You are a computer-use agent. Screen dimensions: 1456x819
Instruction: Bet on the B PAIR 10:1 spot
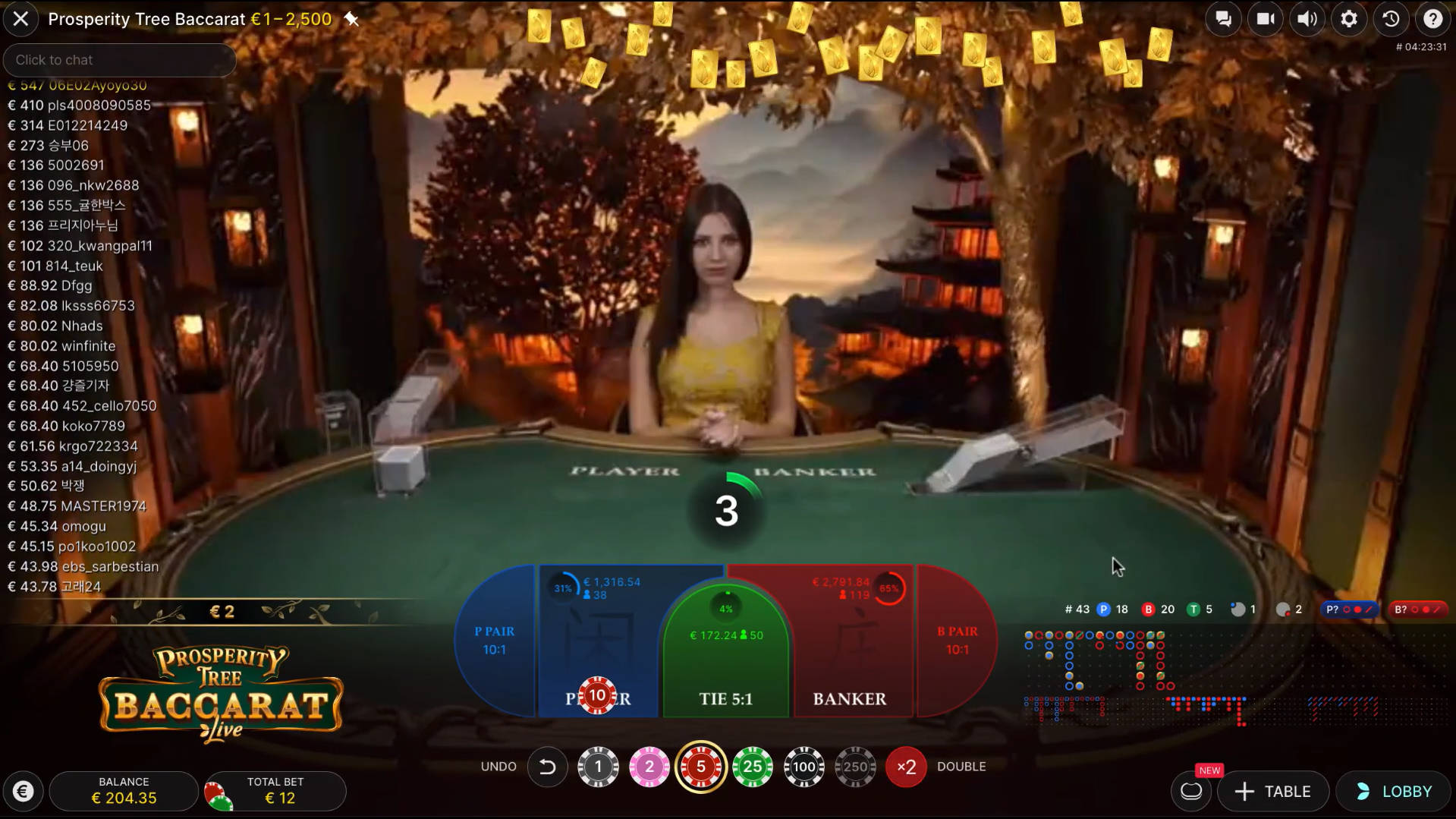tap(957, 641)
